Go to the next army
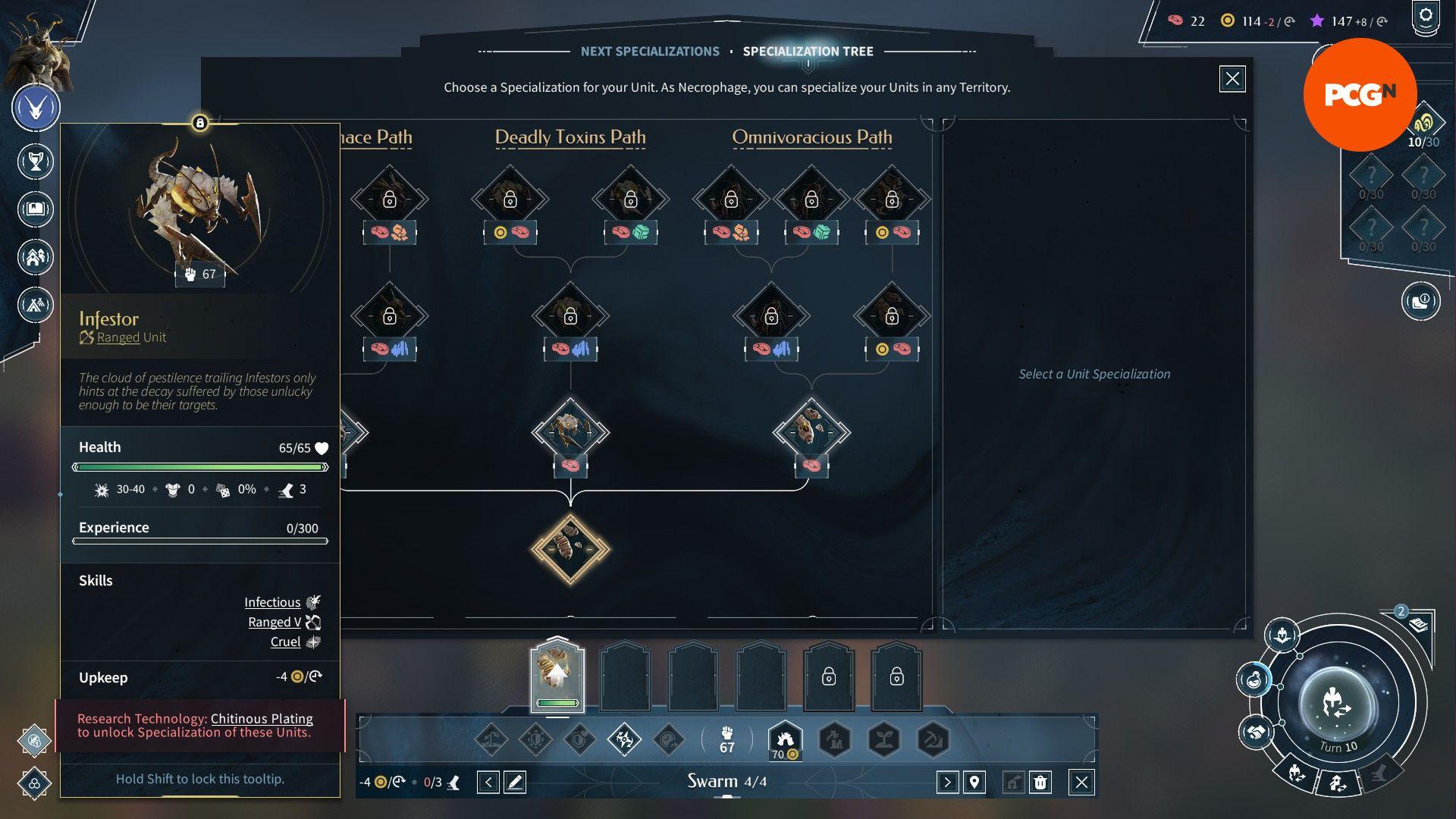The width and height of the screenshot is (1456, 819). (946, 782)
